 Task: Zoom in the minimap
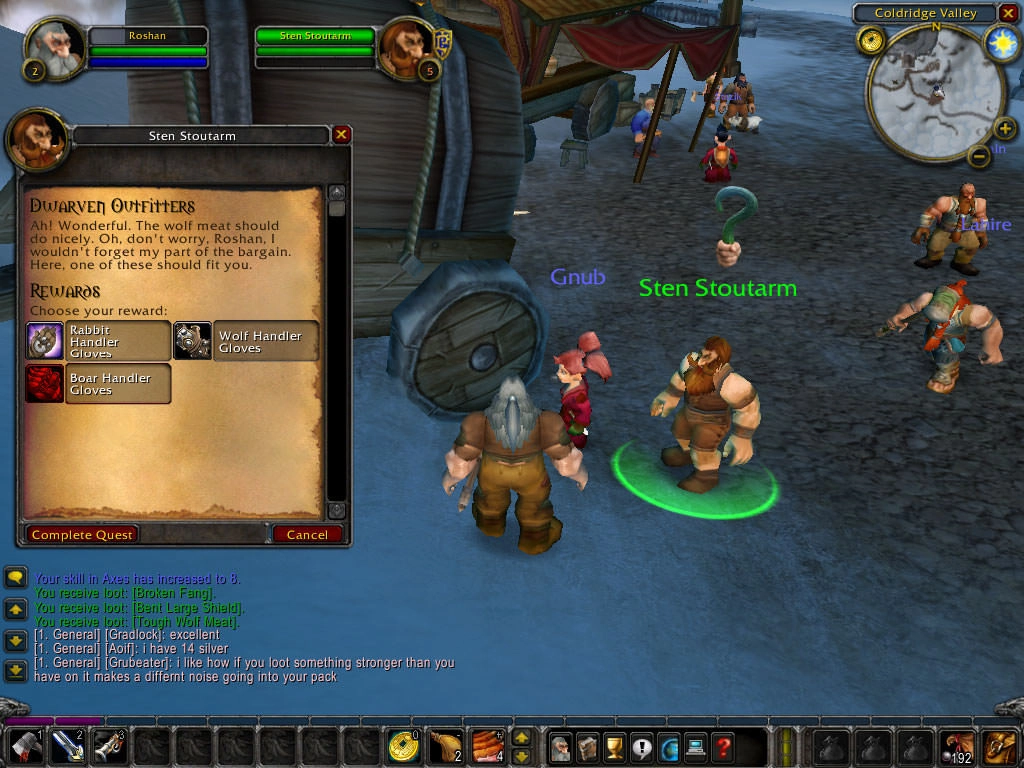click(x=1005, y=131)
